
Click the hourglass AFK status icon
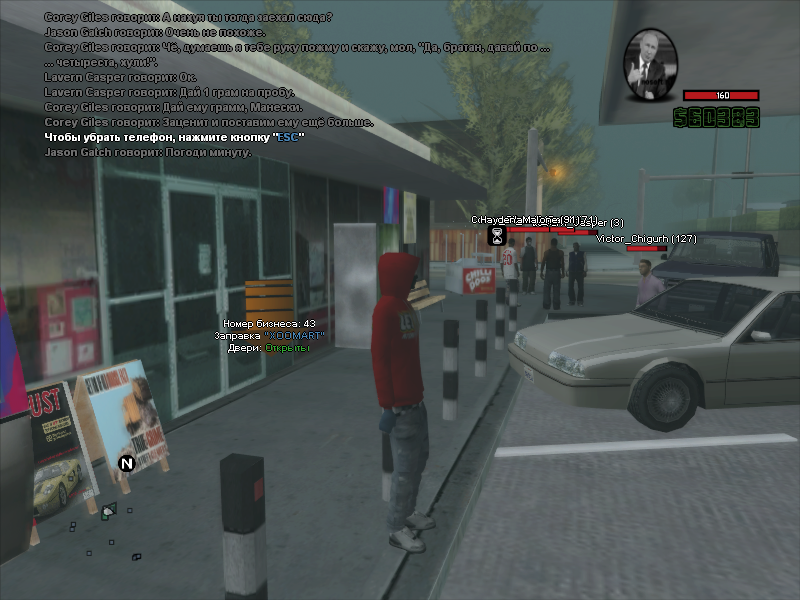coord(496,235)
